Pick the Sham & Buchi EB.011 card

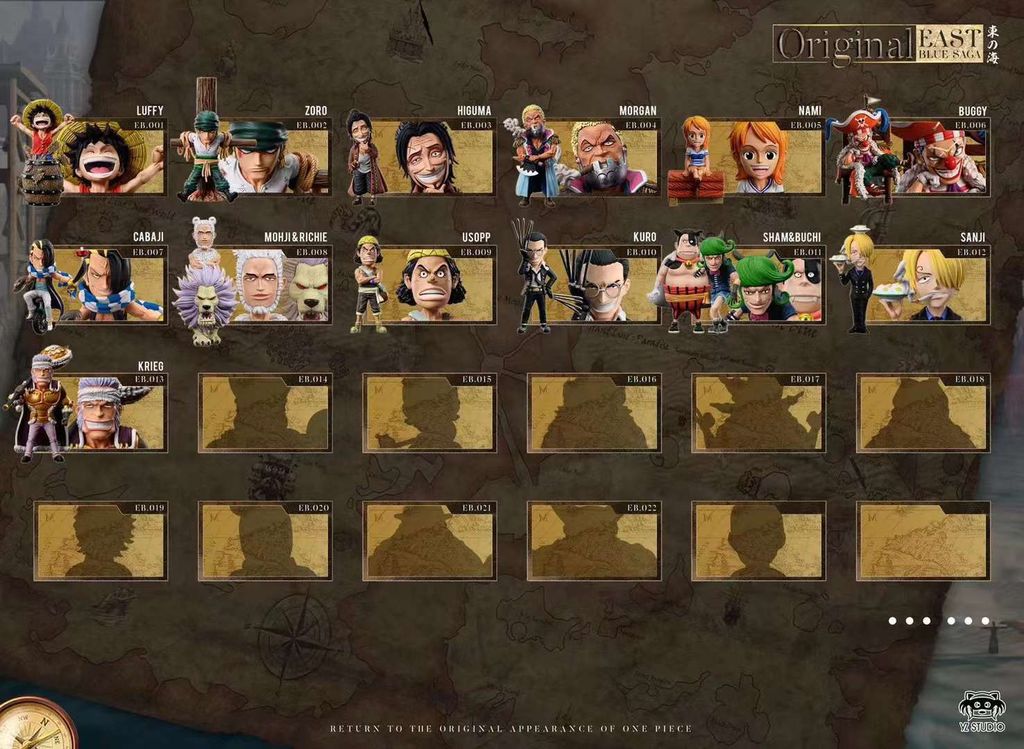pos(758,285)
